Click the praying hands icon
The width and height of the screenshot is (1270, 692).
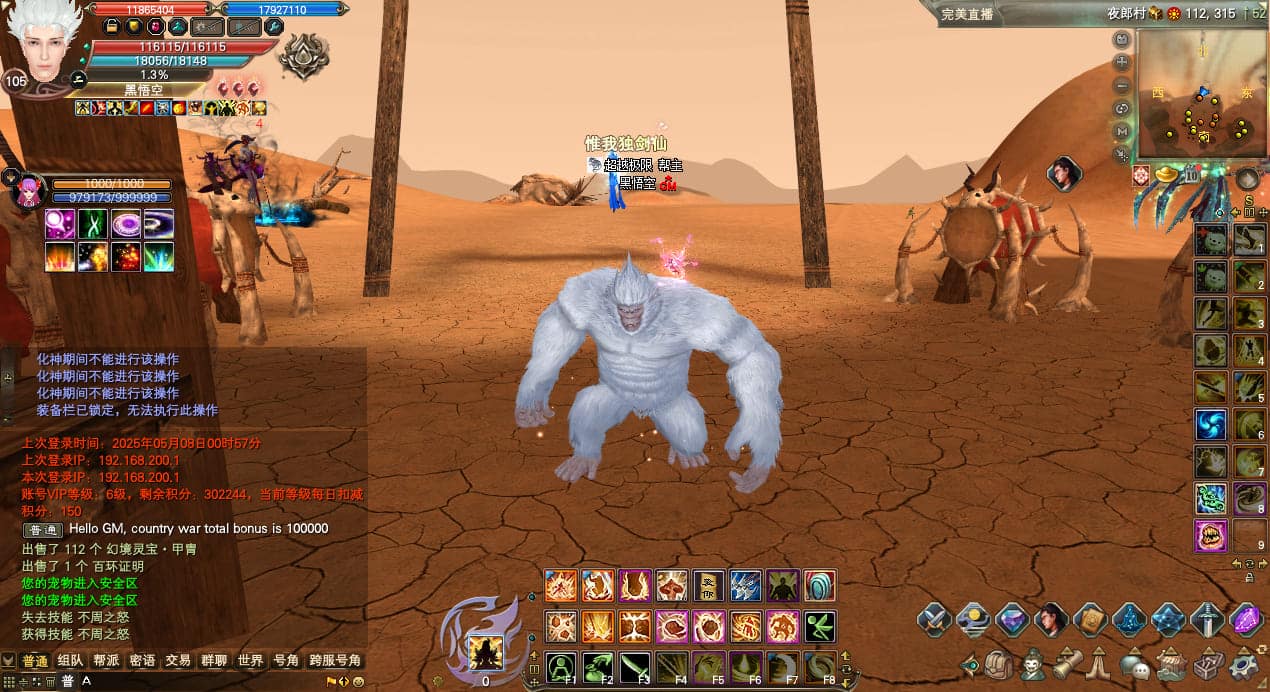pos(1101,664)
